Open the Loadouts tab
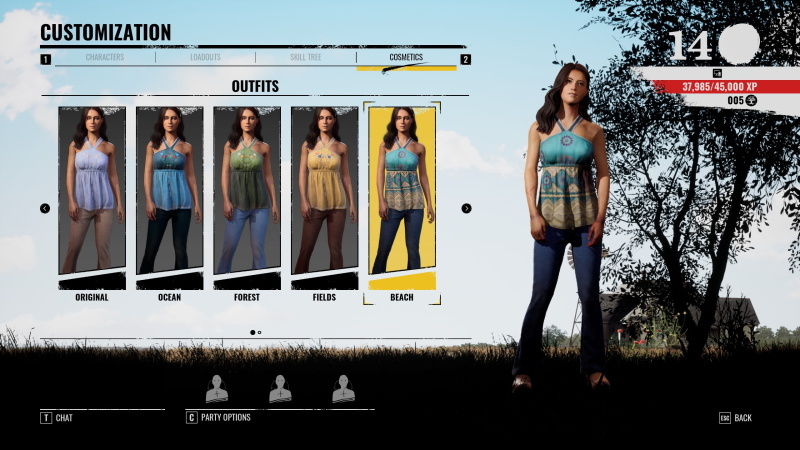Viewport: 800px width, 450px height. click(x=205, y=58)
